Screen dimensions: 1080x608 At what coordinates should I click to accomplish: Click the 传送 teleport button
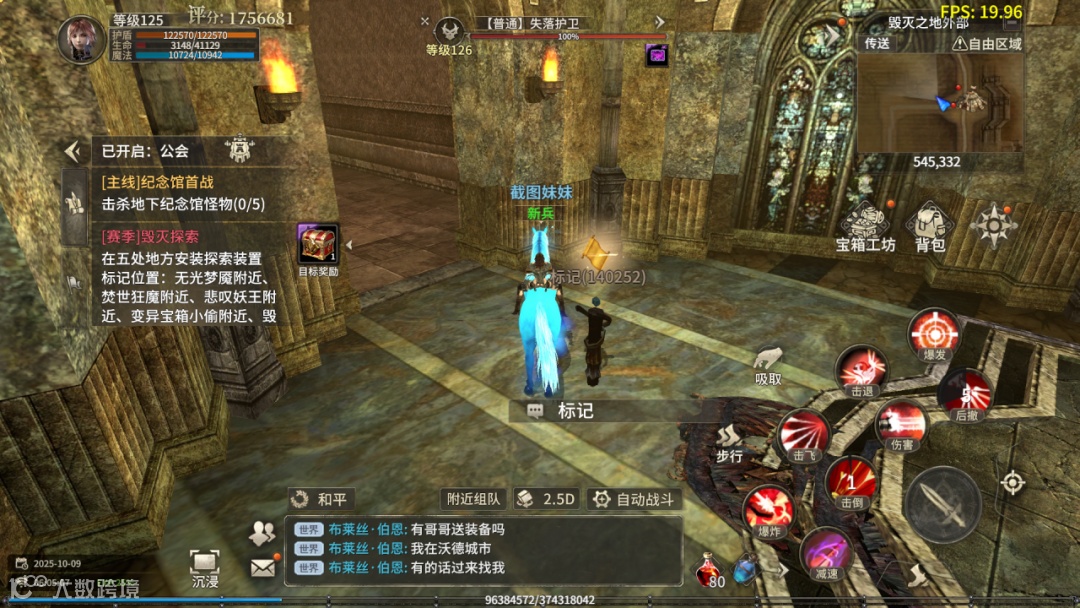tap(877, 44)
